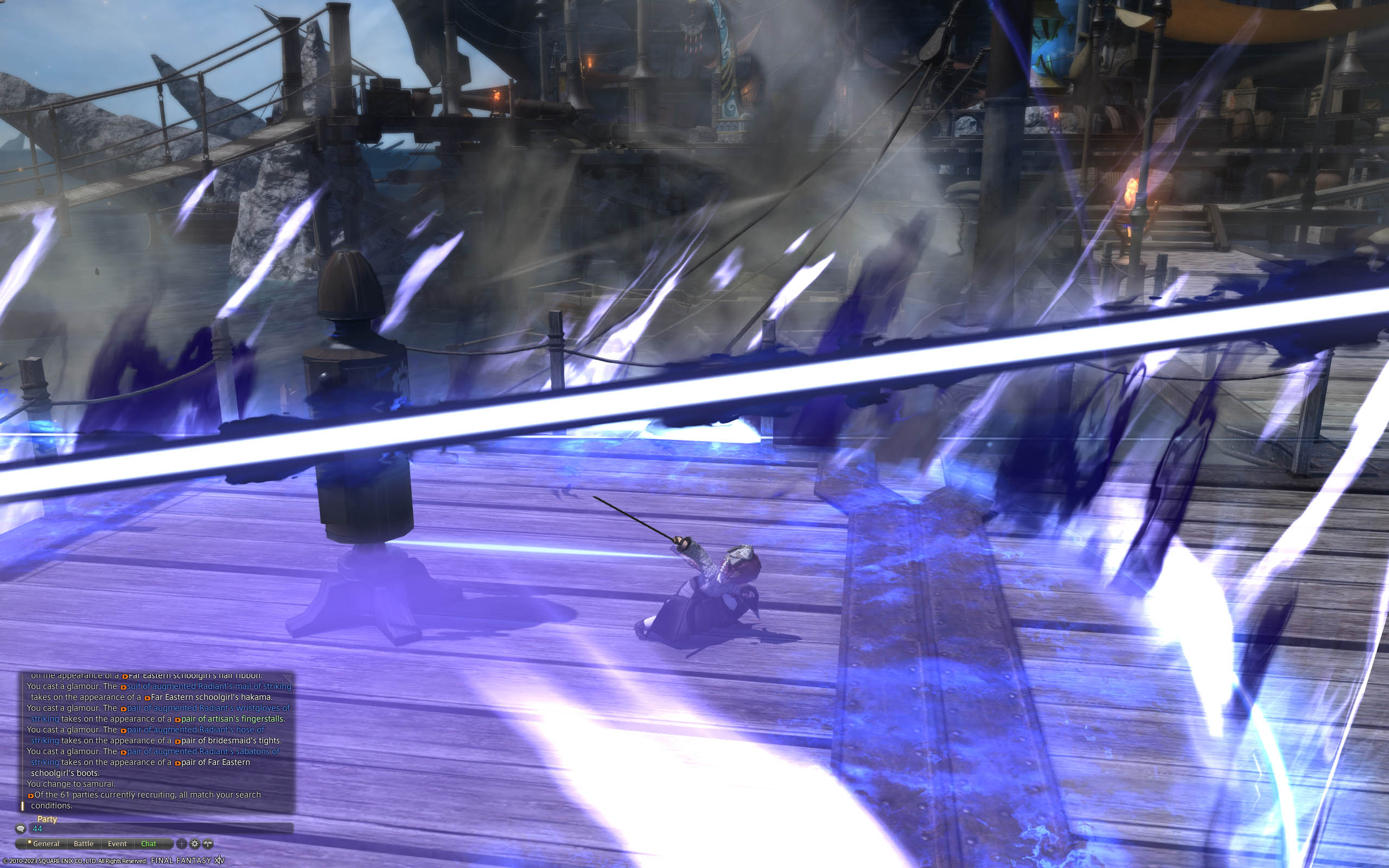This screenshot has height=868, width=1389.
Task: Select the Event chat tab
Action: click(x=118, y=844)
